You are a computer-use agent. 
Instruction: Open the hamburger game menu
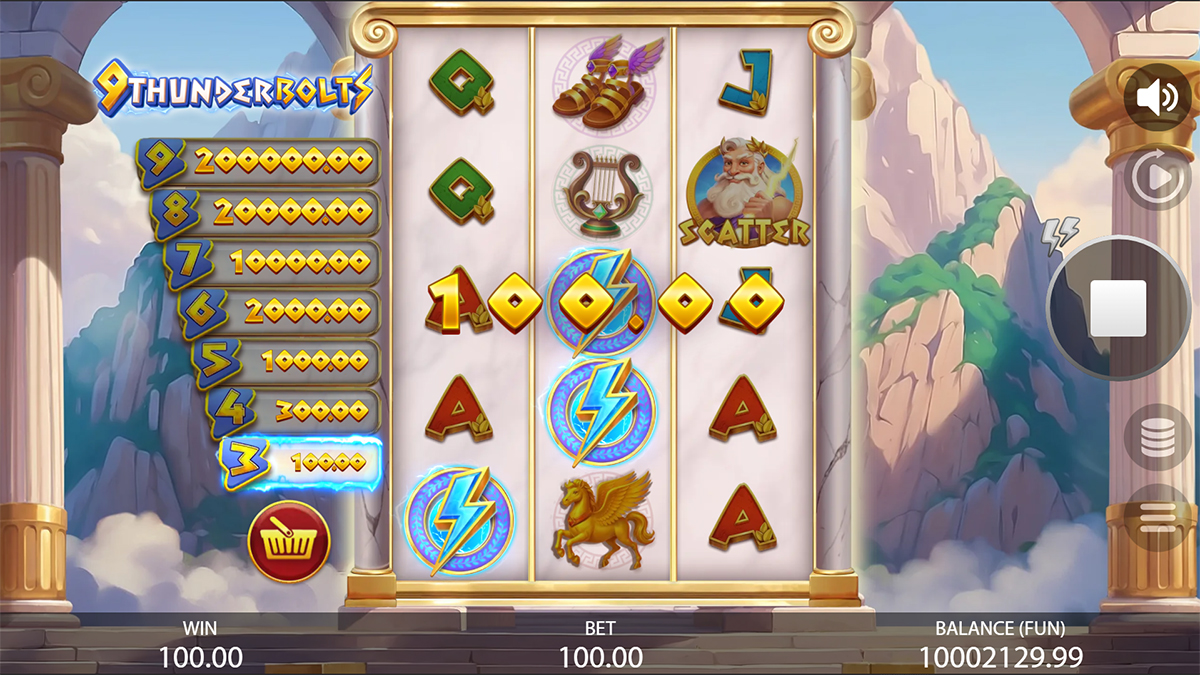tap(1157, 516)
